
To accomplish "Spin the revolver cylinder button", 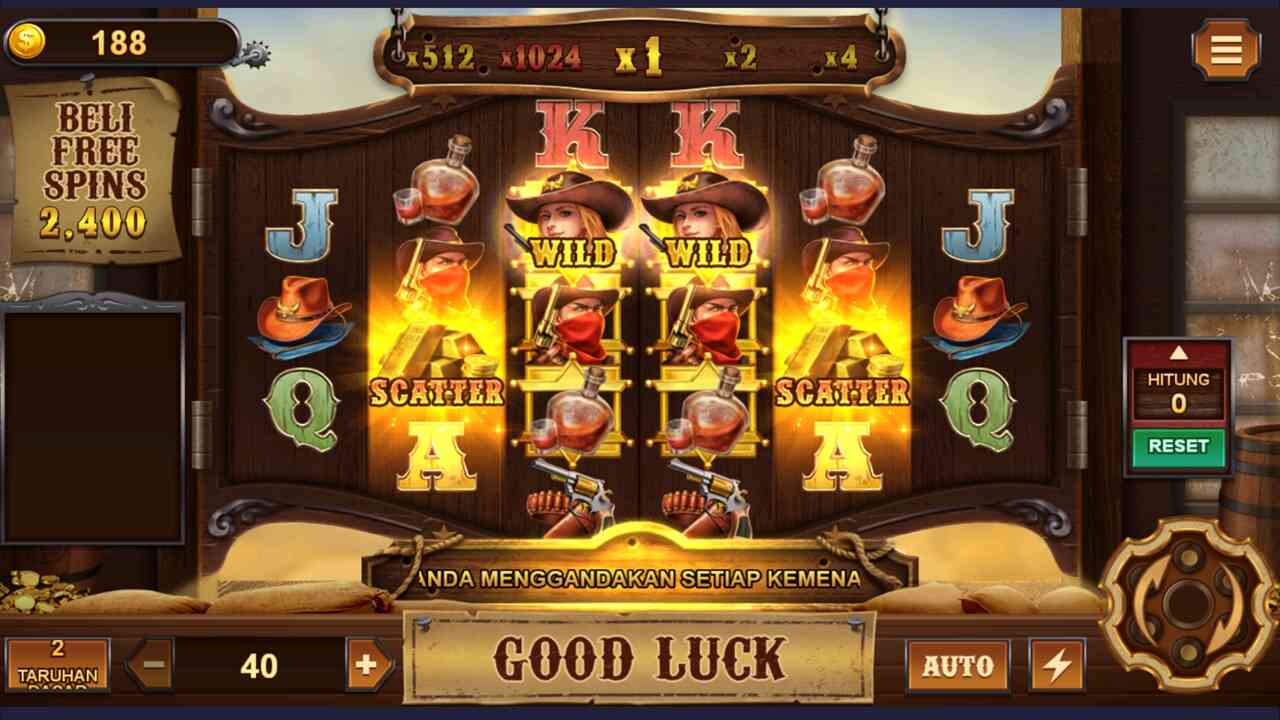I will (x=1187, y=603).
